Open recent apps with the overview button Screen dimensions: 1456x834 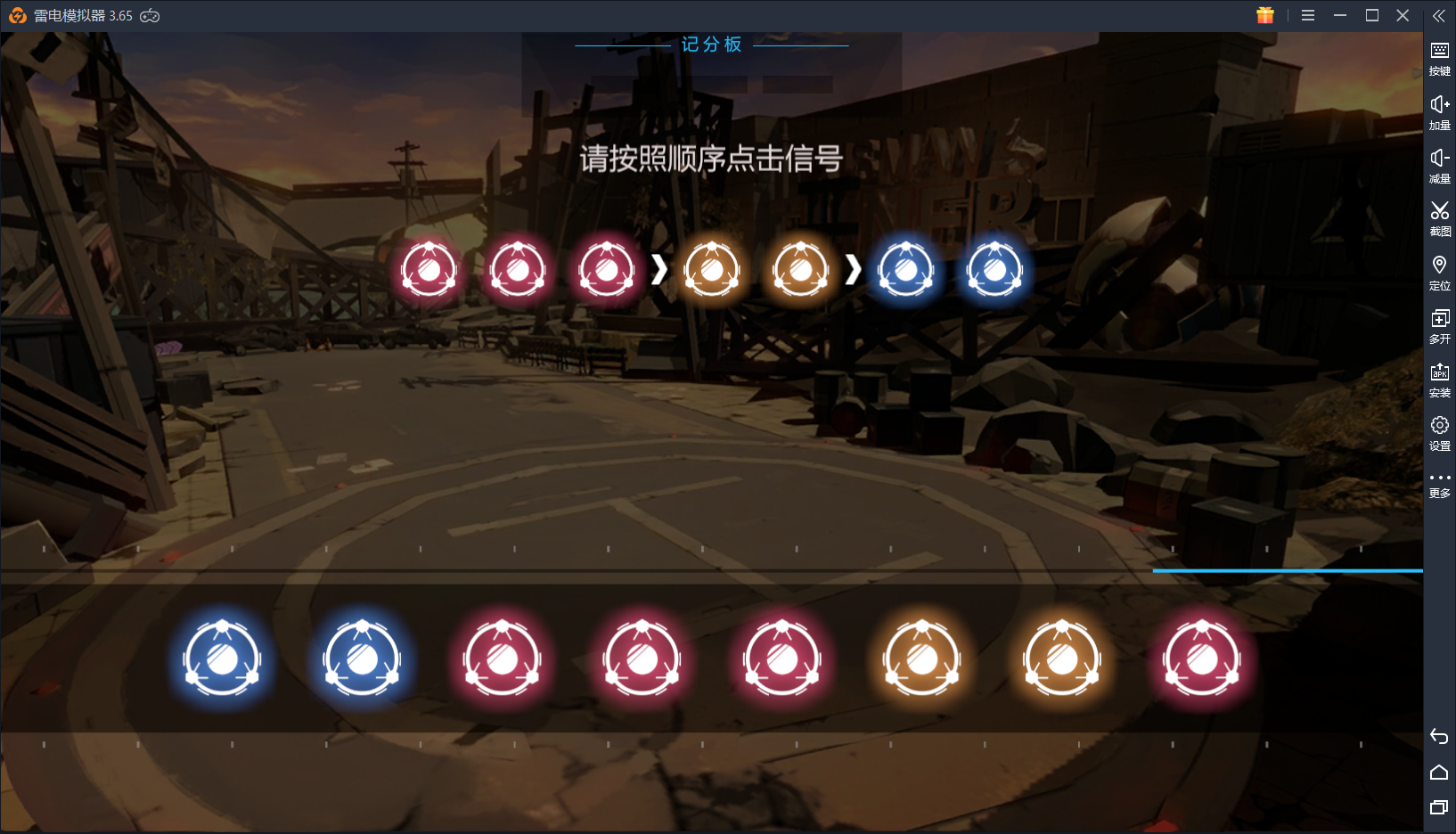1440,804
